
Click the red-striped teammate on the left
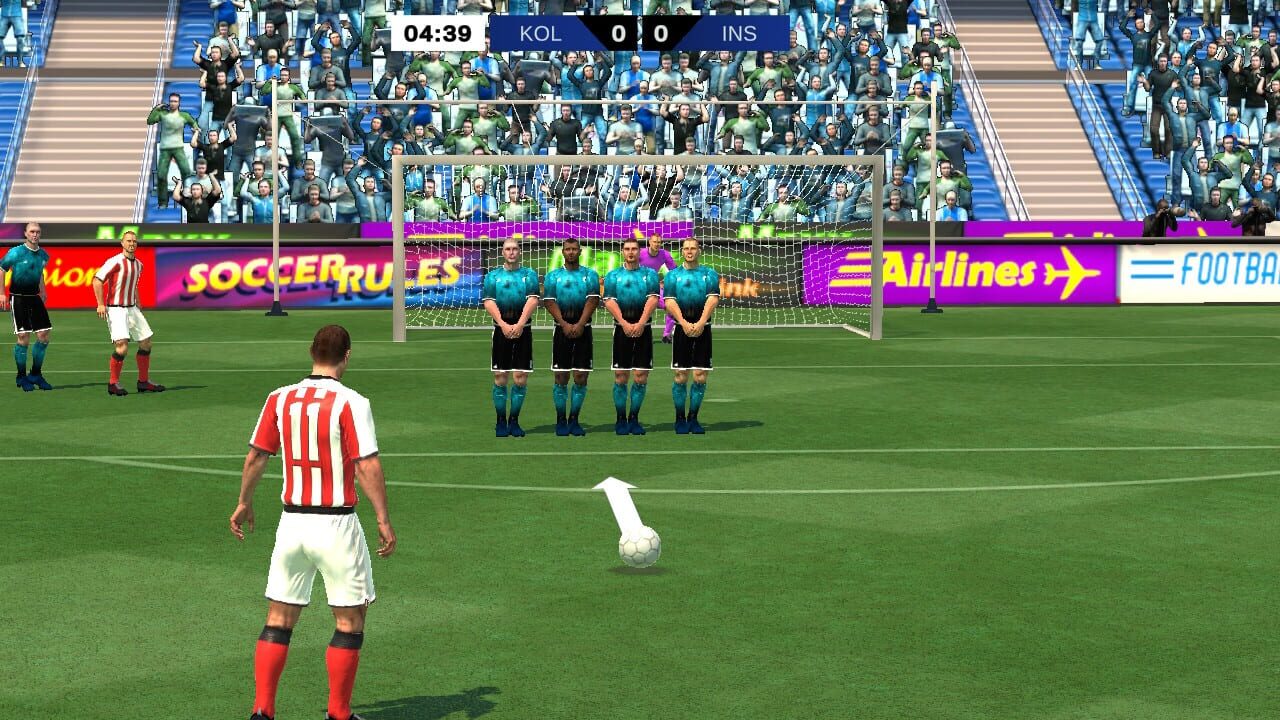[125, 300]
